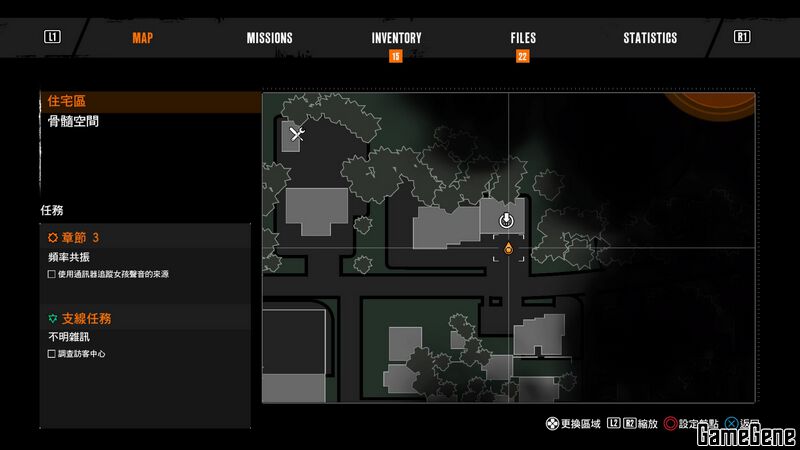Select the 支線任務 side mission entry
This screenshot has height=450, width=800.
tap(85, 318)
